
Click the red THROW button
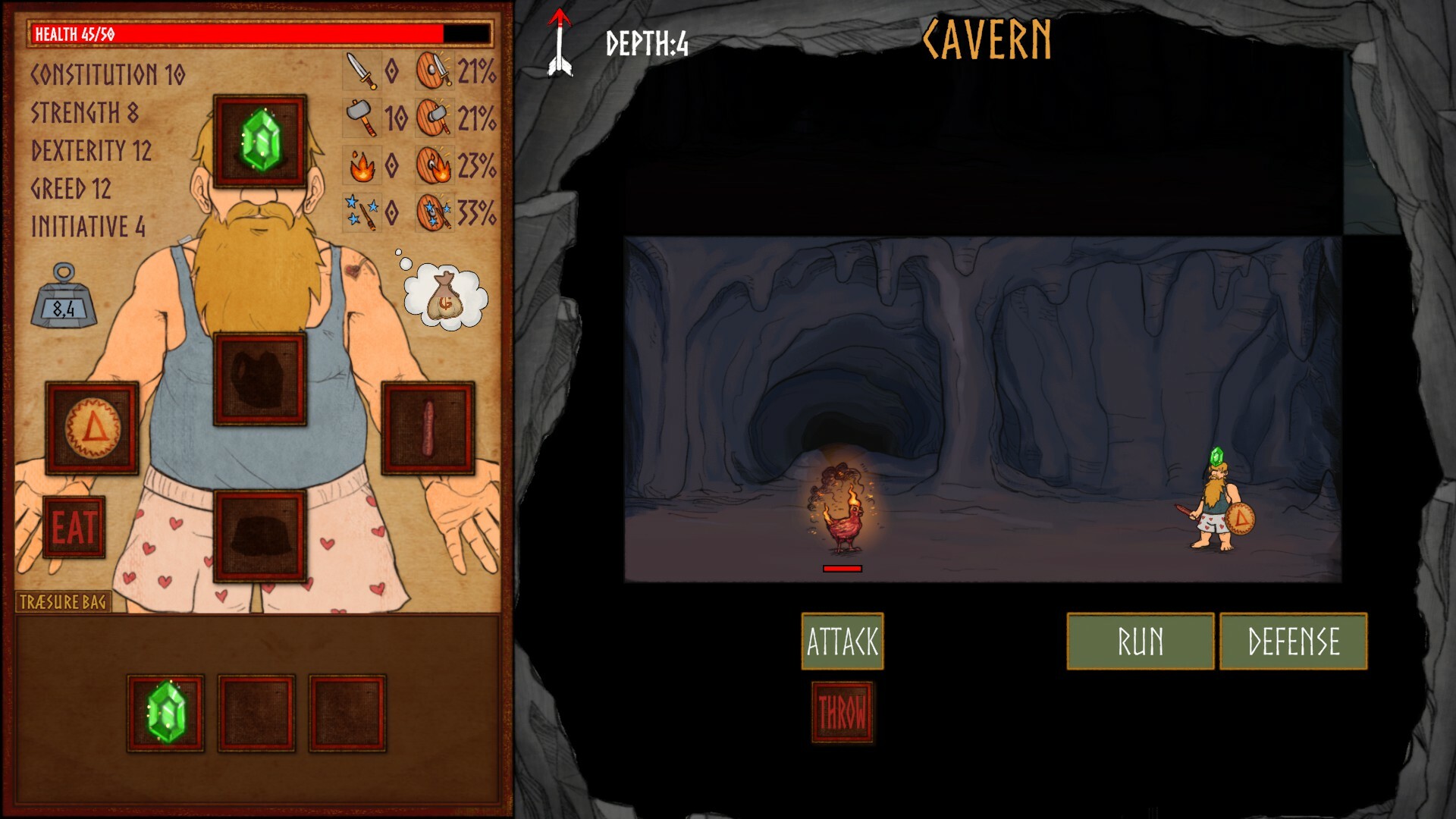pyautogui.click(x=842, y=713)
